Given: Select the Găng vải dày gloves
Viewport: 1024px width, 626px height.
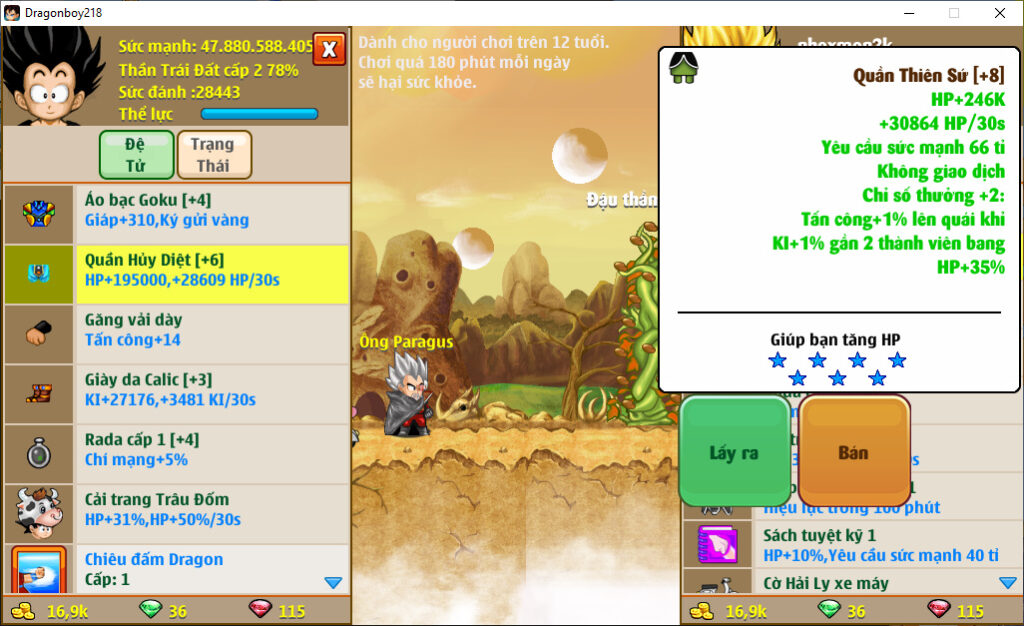Looking at the screenshot, I should click(212, 330).
